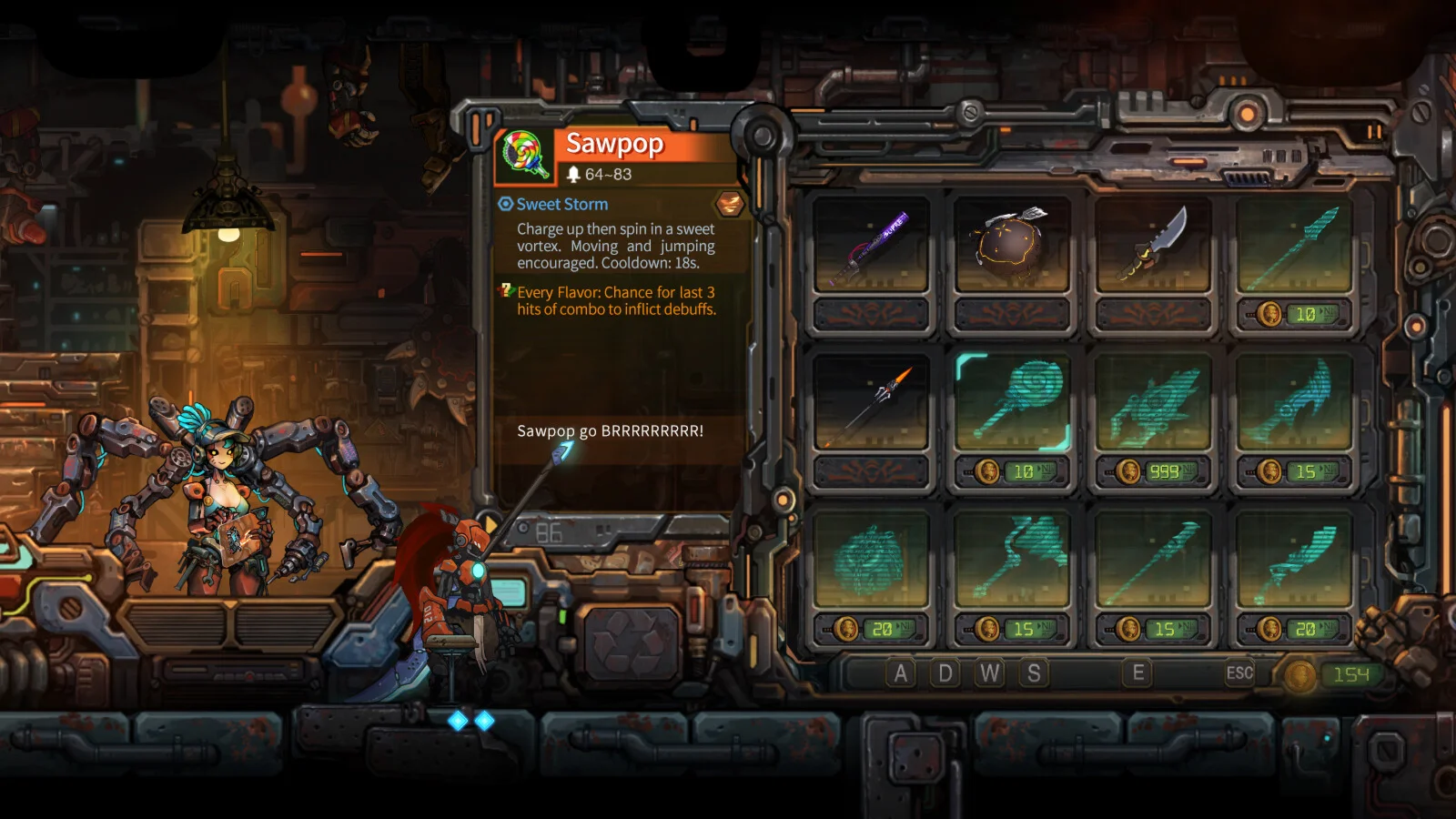
Task: Select the flame-tipped black trident weapon
Action: click(x=871, y=401)
